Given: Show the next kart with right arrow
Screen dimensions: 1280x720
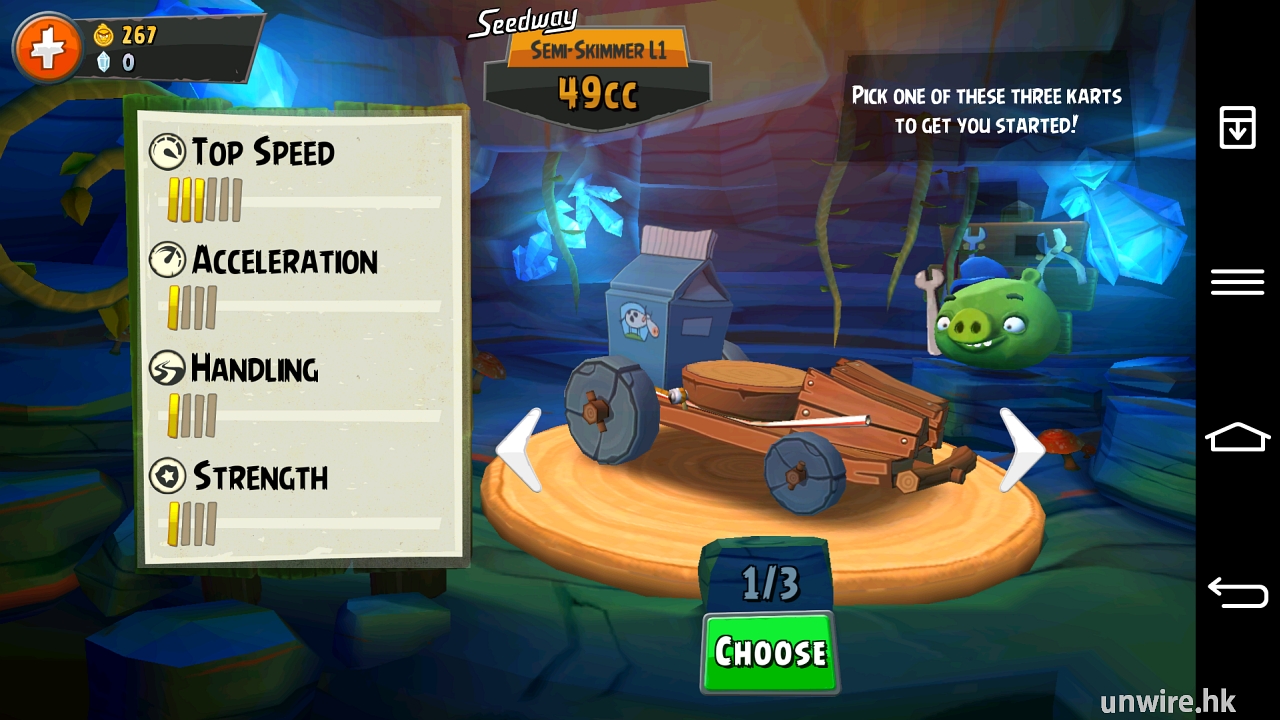Looking at the screenshot, I should [x=1021, y=449].
